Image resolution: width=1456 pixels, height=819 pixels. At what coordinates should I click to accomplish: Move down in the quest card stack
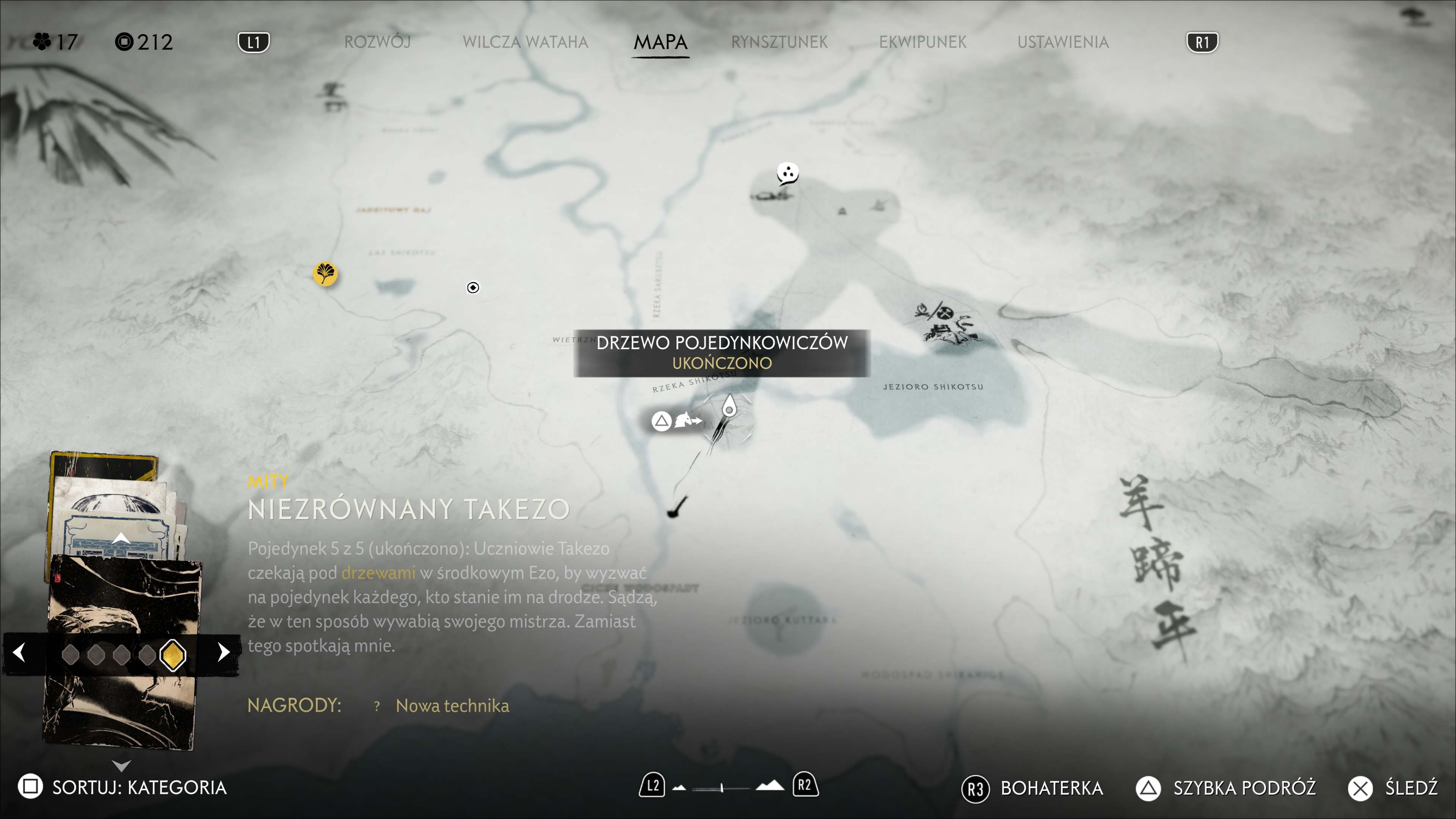pos(121,766)
